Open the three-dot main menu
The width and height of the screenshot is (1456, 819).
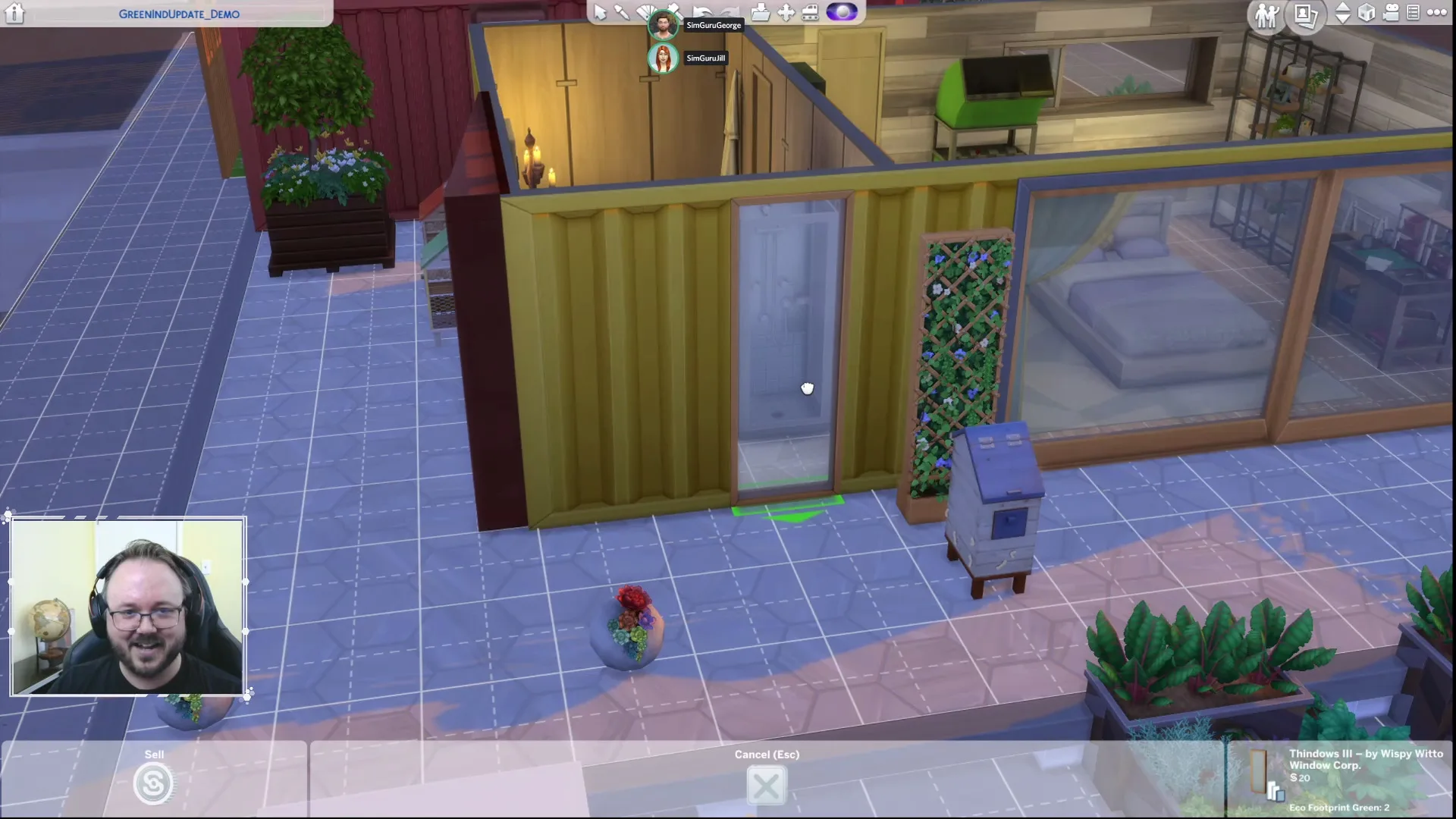click(1436, 13)
